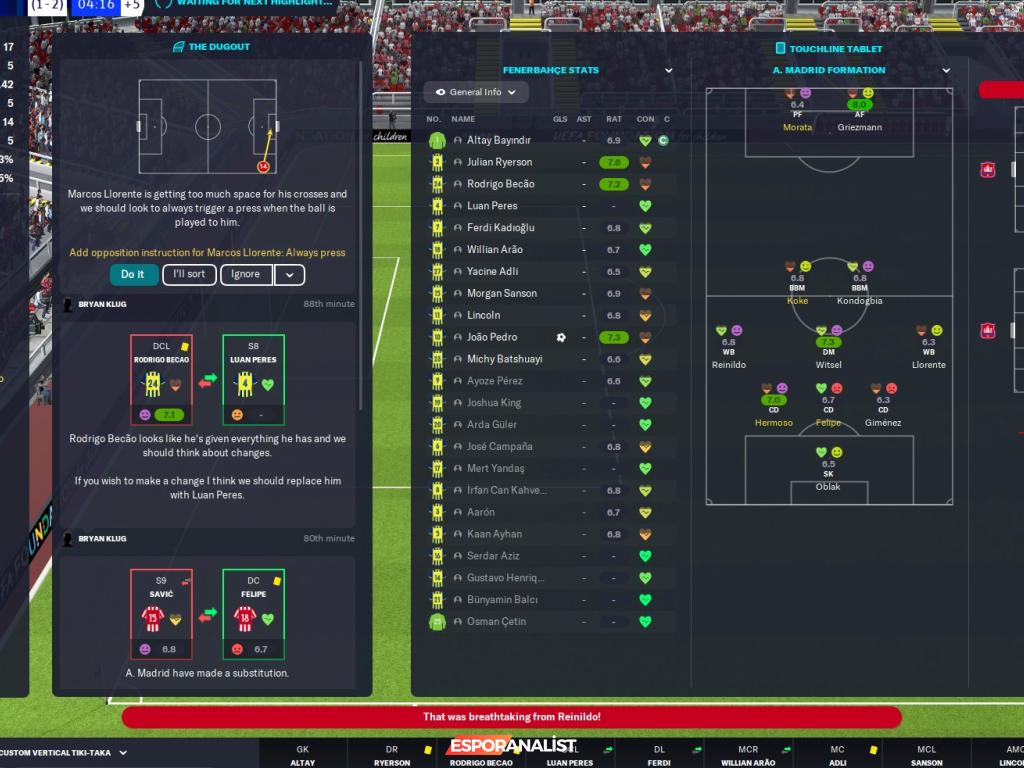Image resolution: width=1024 pixels, height=768 pixels.
Task: Click the Luan Peres replacement card
Action: tap(253, 380)
